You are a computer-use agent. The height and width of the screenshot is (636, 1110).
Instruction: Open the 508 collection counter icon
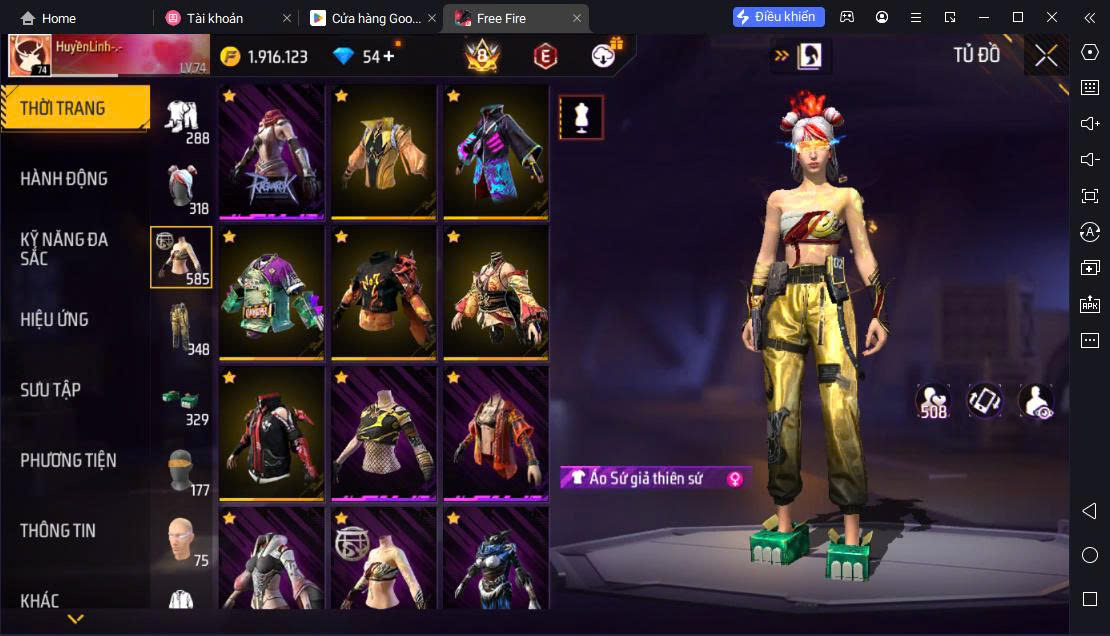[x=933, y=401]
